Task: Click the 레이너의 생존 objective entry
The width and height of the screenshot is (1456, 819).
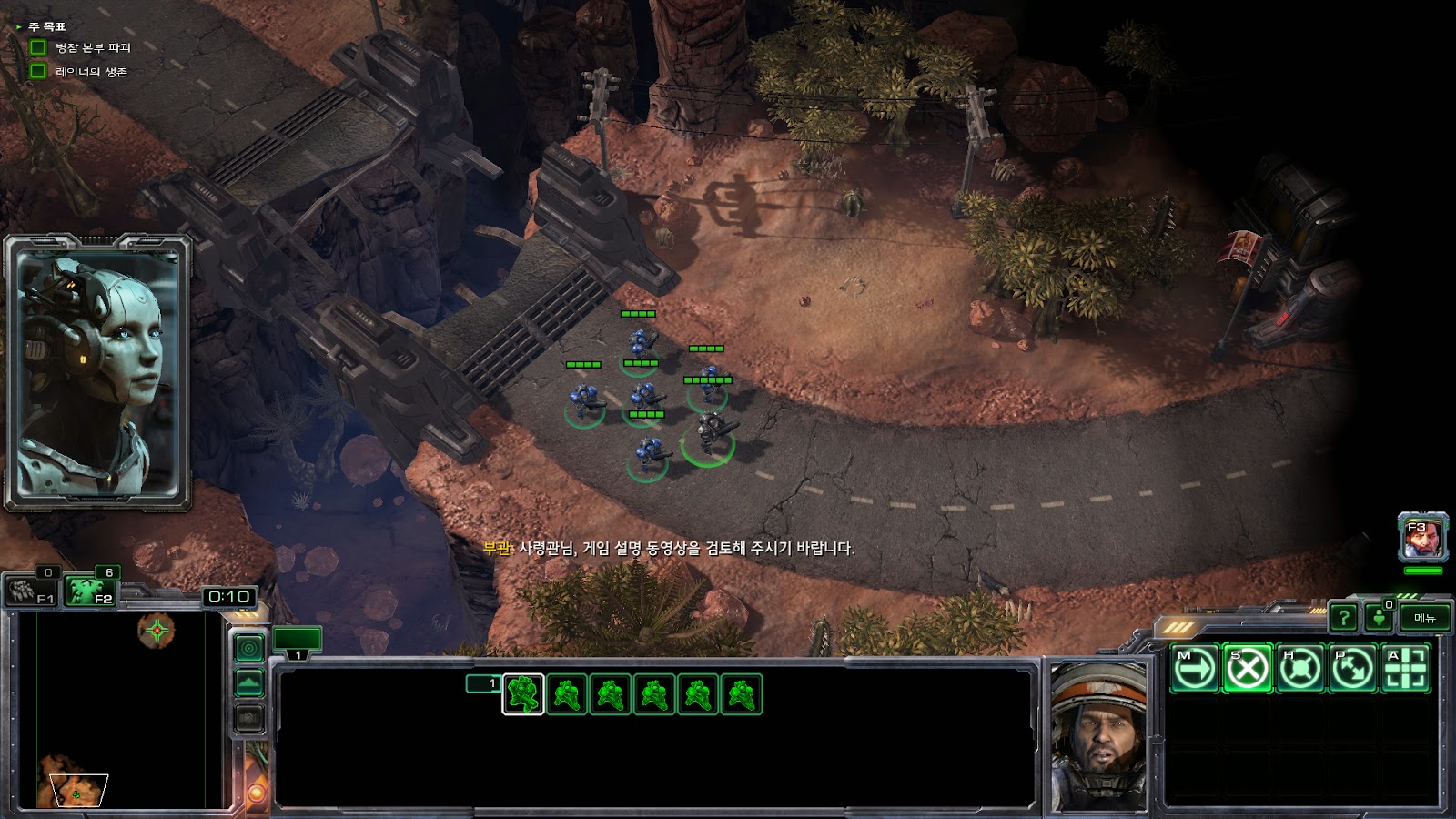Action: (x=90, y=72)
